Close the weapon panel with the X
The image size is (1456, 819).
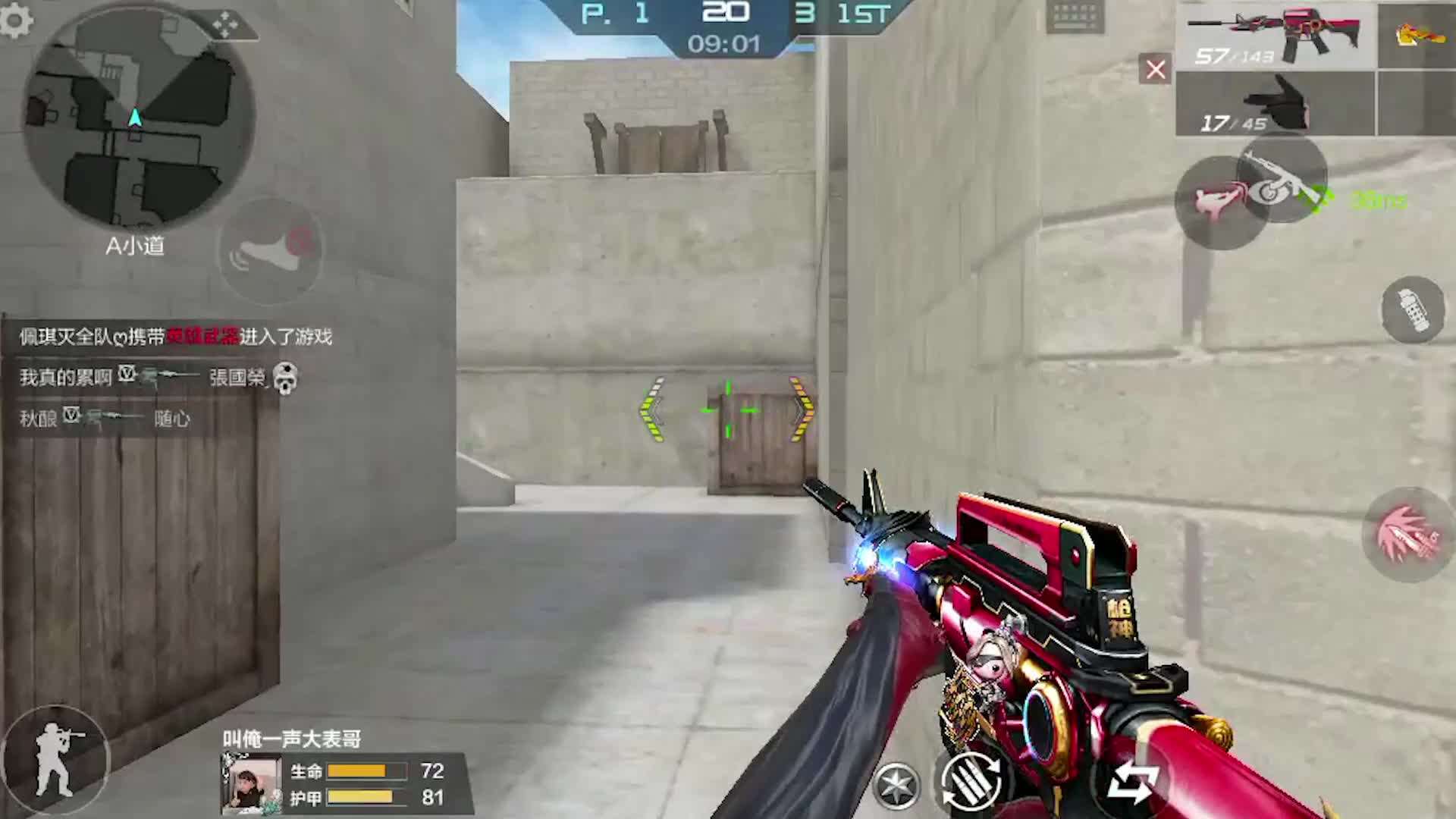[1155, 70]
